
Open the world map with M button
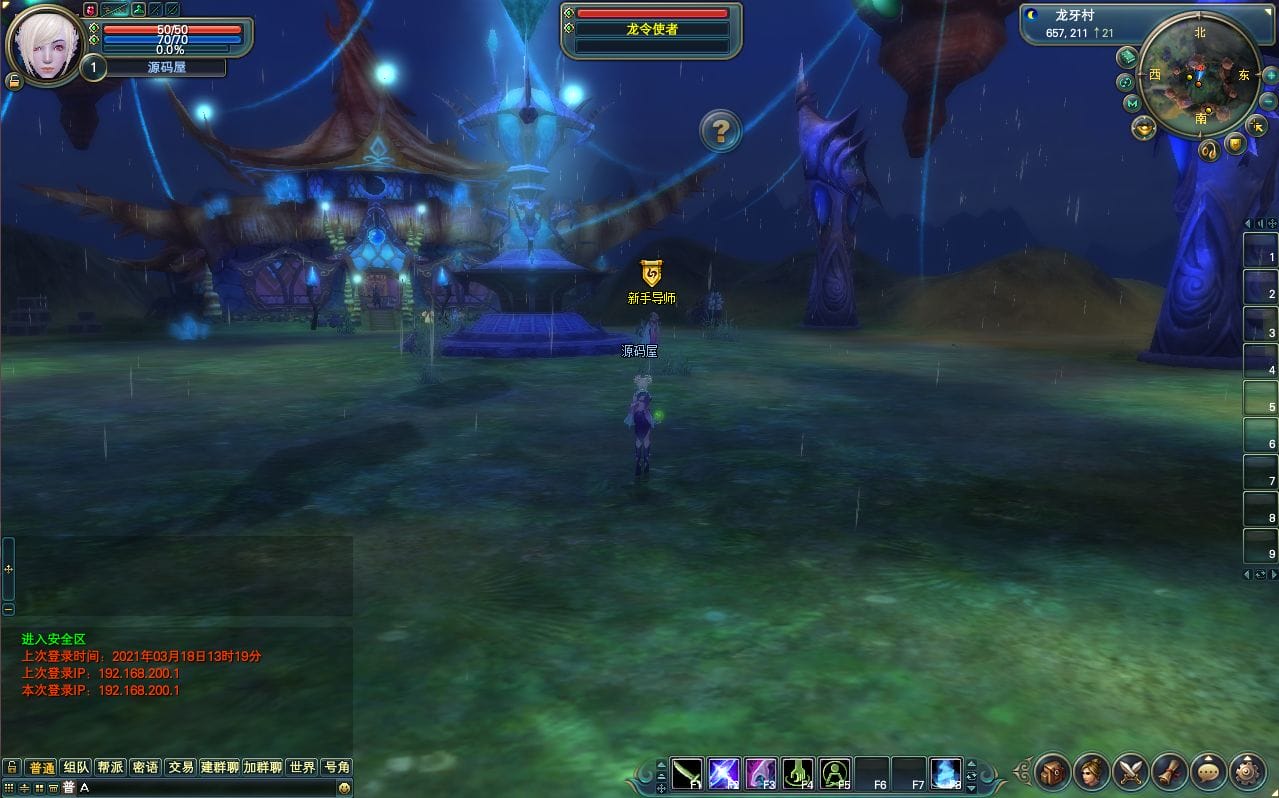coord(1132,103)
